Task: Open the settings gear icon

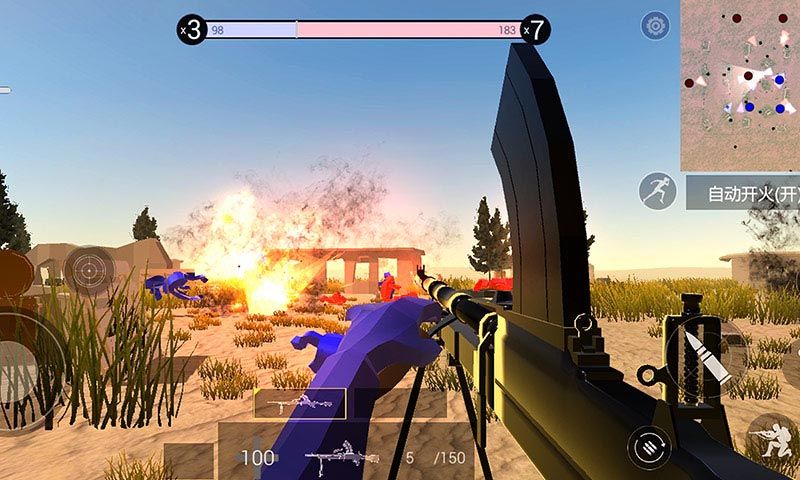Action: click(655, 26)
